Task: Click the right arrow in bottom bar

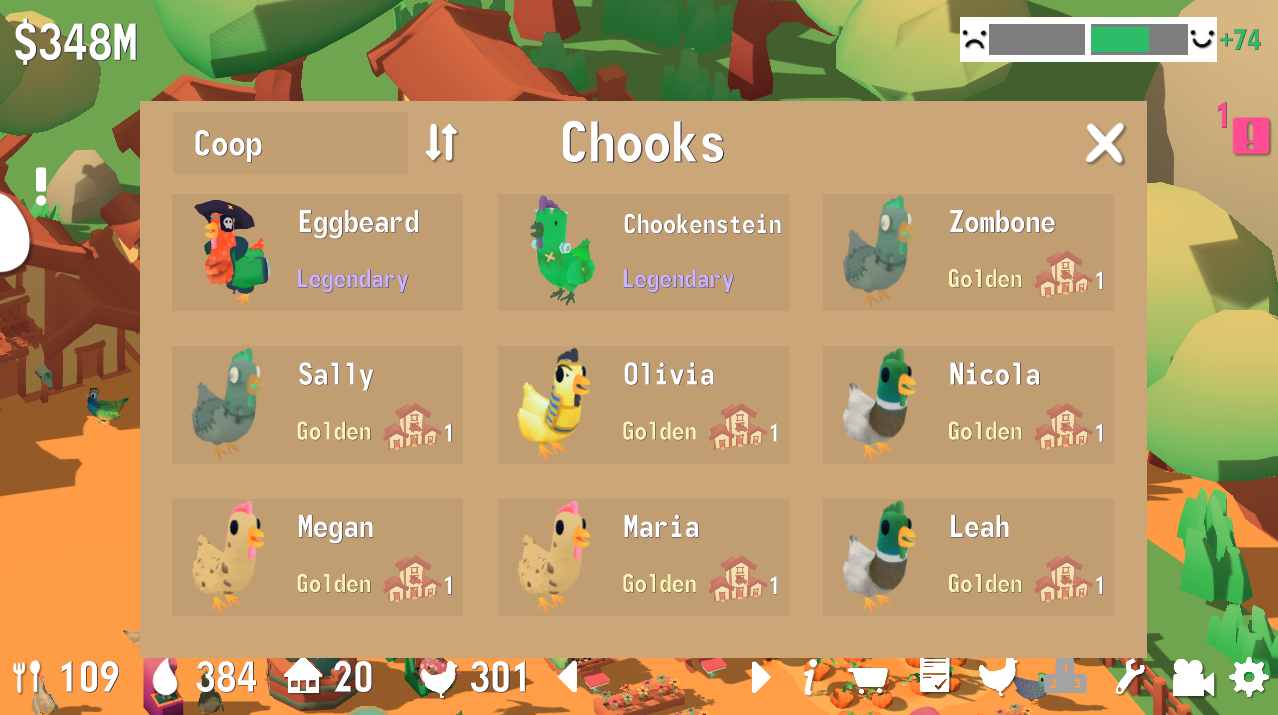Action: coord(761,678)
